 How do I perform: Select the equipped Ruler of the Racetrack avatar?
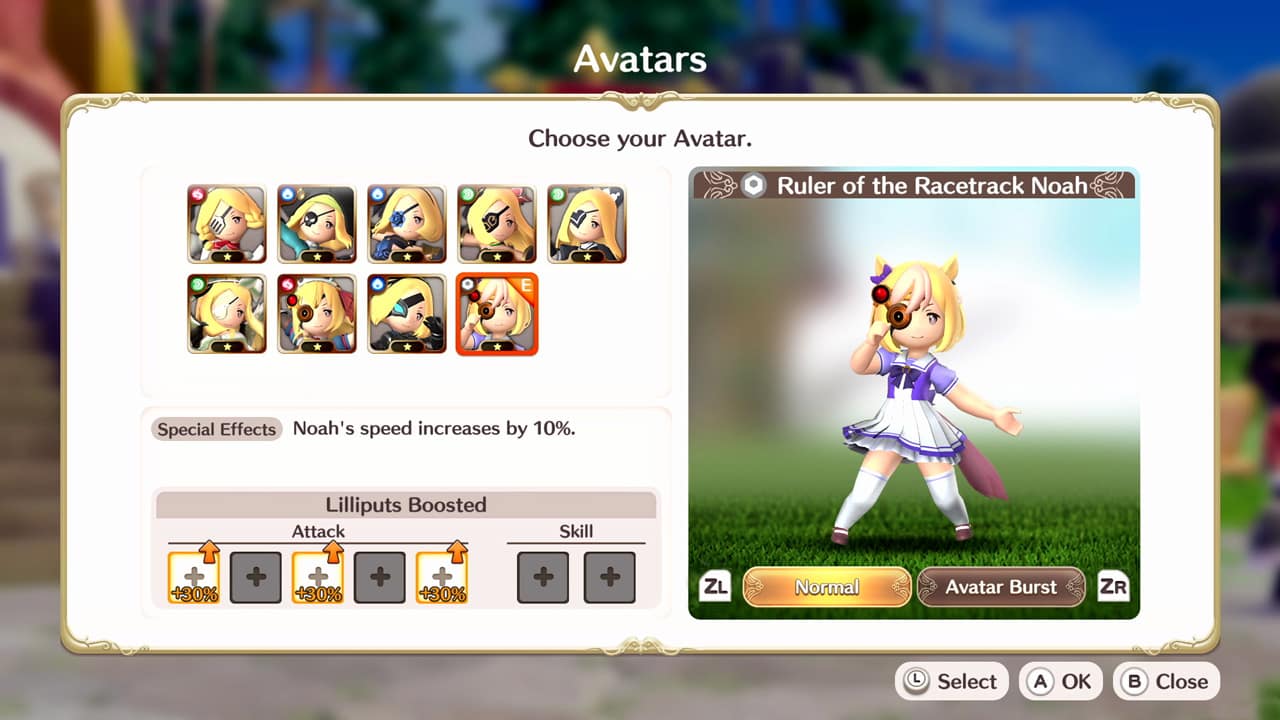[497, 314]
